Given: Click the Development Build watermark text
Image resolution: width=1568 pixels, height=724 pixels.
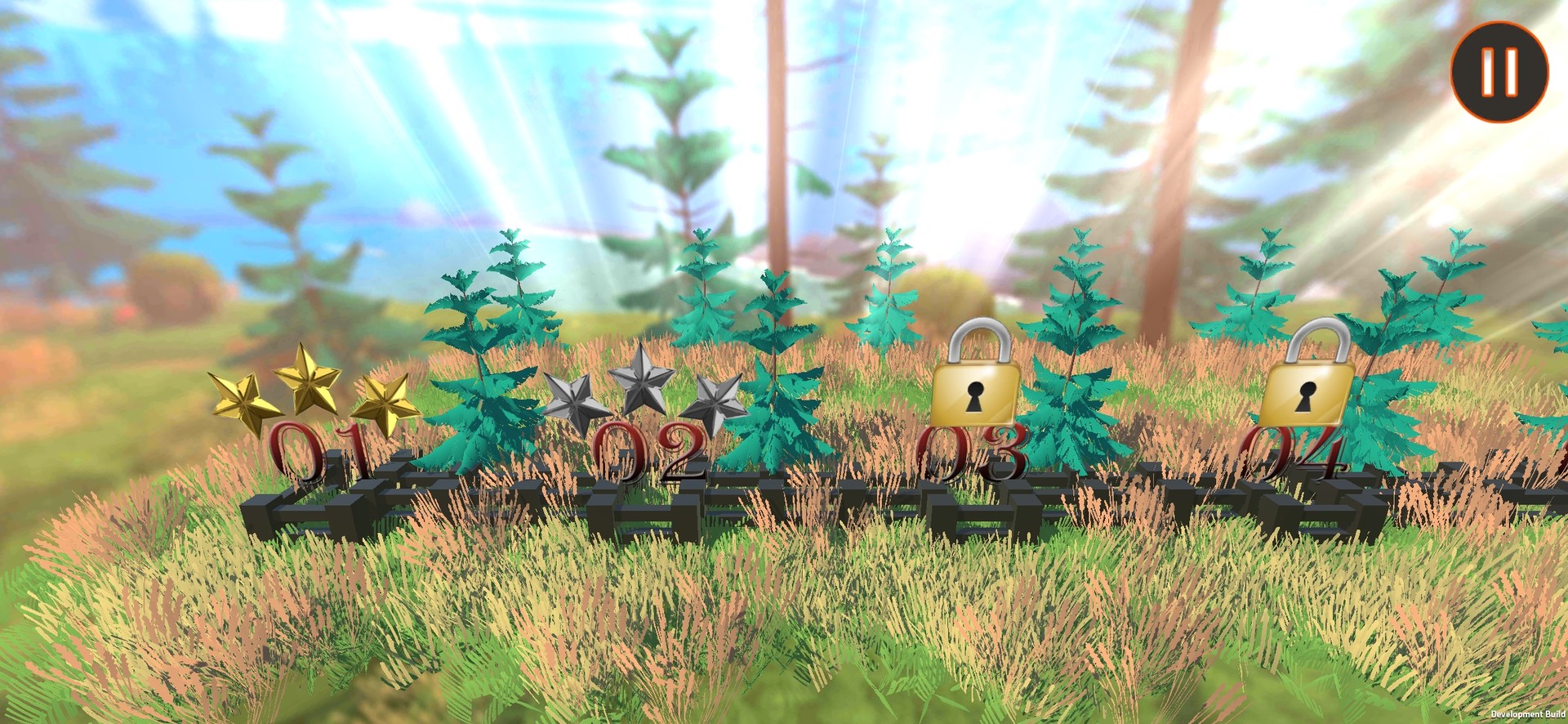Looking at the screenshot, I should click(x=1528, y=713).
